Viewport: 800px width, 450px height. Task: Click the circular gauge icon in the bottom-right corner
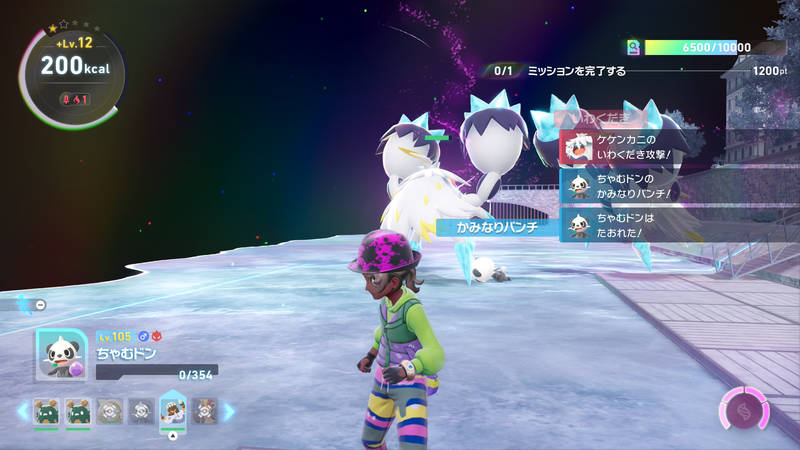tap(744, 410)
